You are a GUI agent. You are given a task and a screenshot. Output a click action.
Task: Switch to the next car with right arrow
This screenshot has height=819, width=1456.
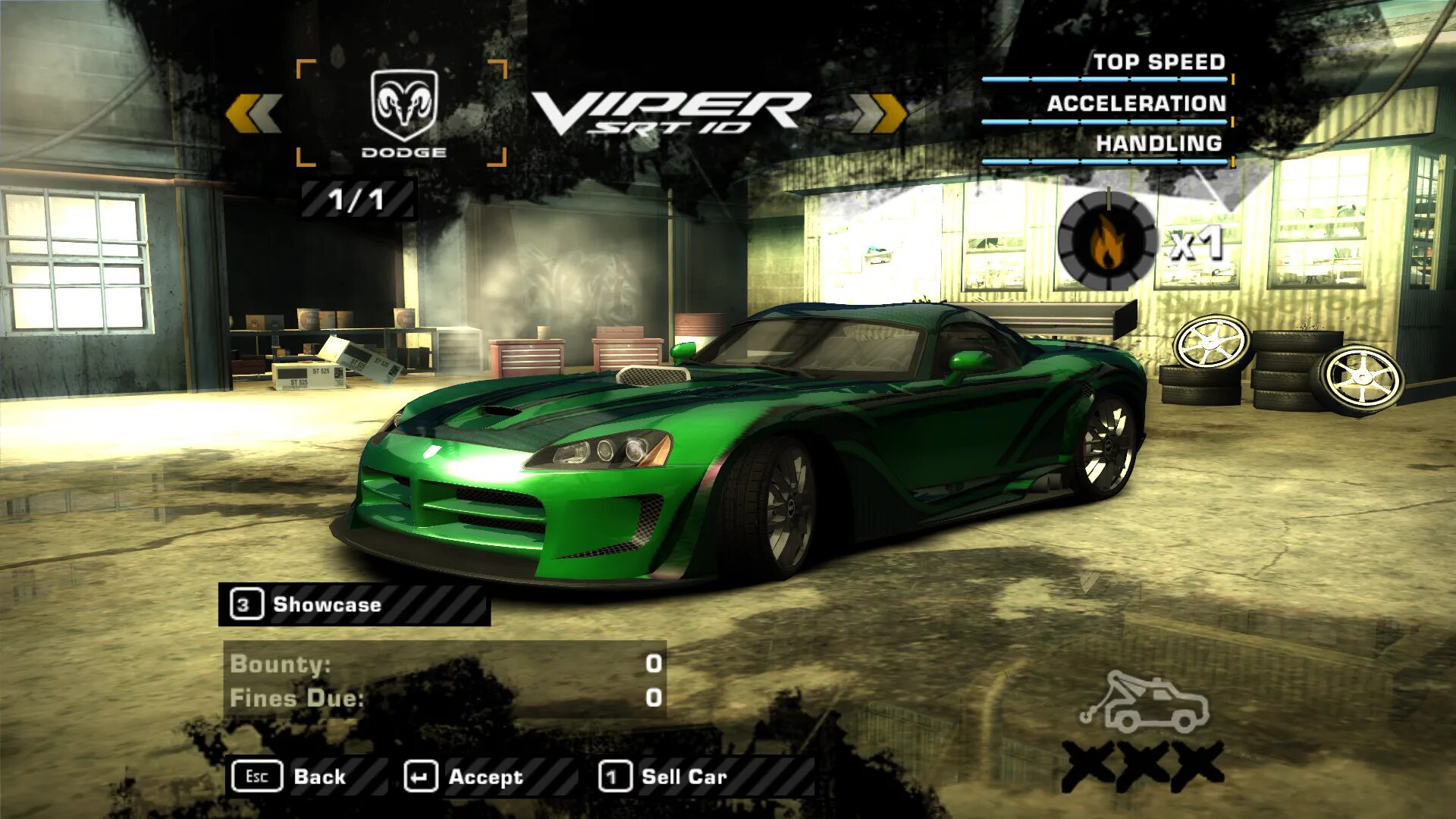pos(878,114)
